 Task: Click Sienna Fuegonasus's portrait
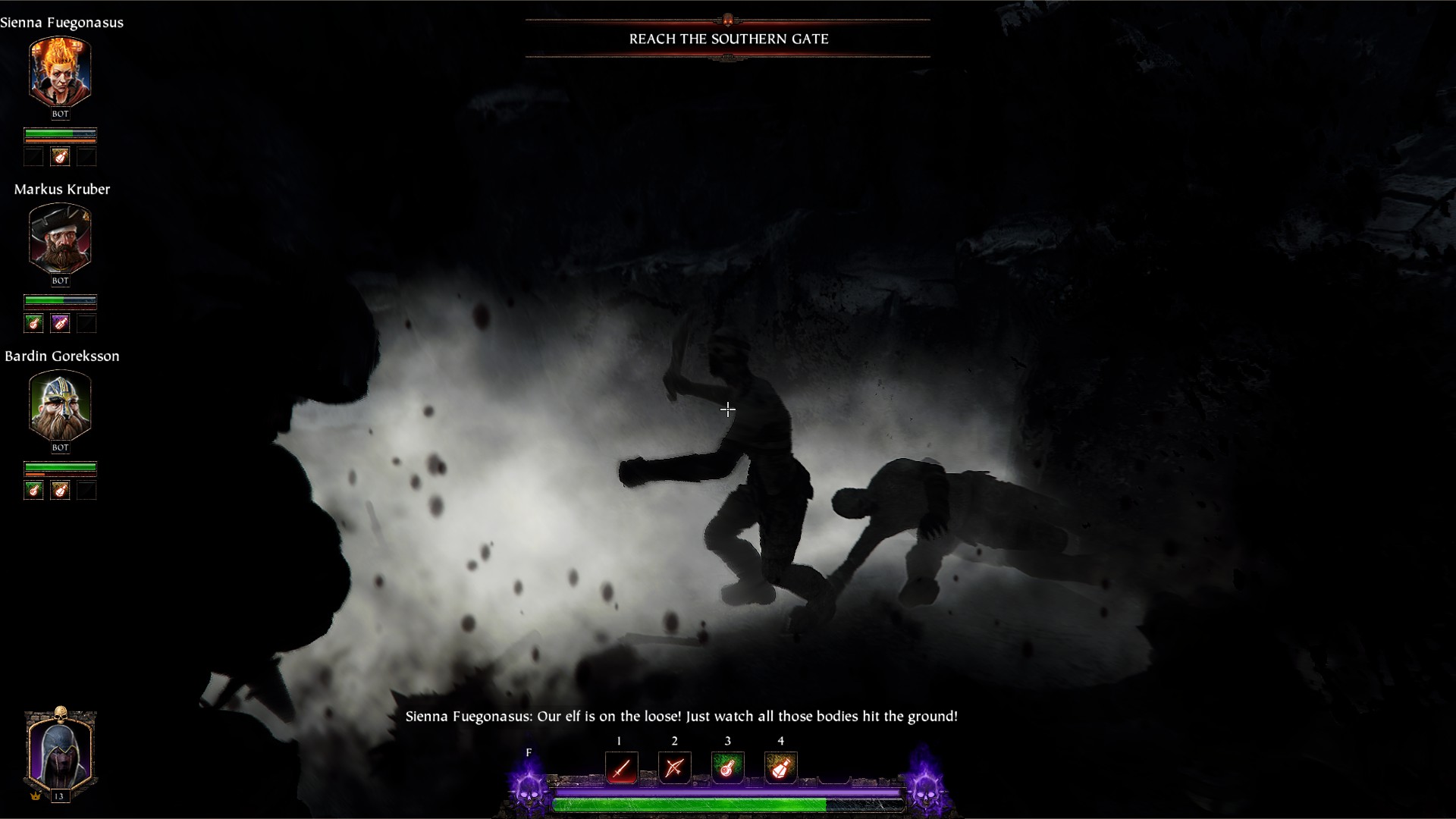pyautogui.click(x=60, y=72)
